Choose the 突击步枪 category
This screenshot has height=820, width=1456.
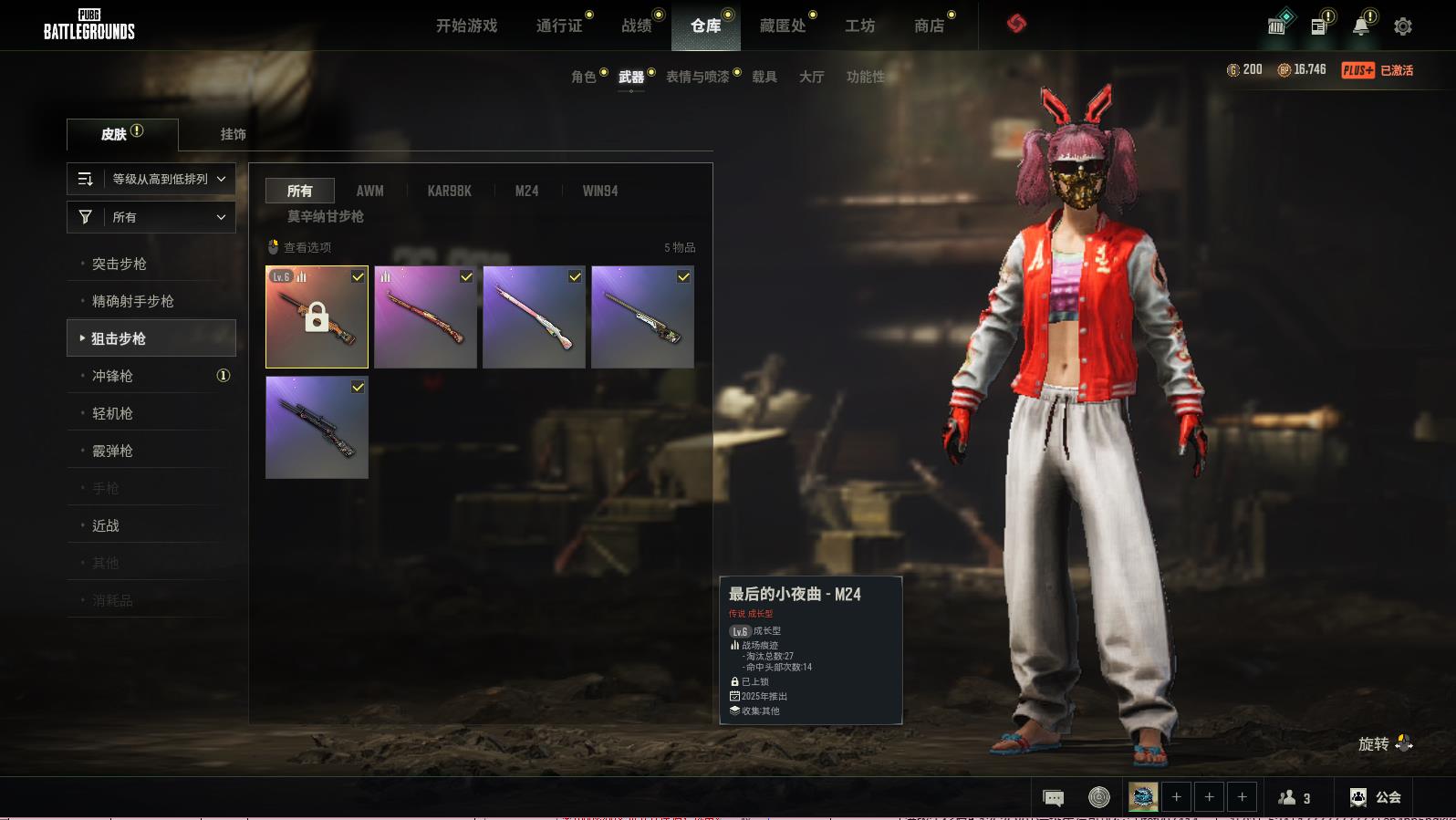click(x=120, y=264)
